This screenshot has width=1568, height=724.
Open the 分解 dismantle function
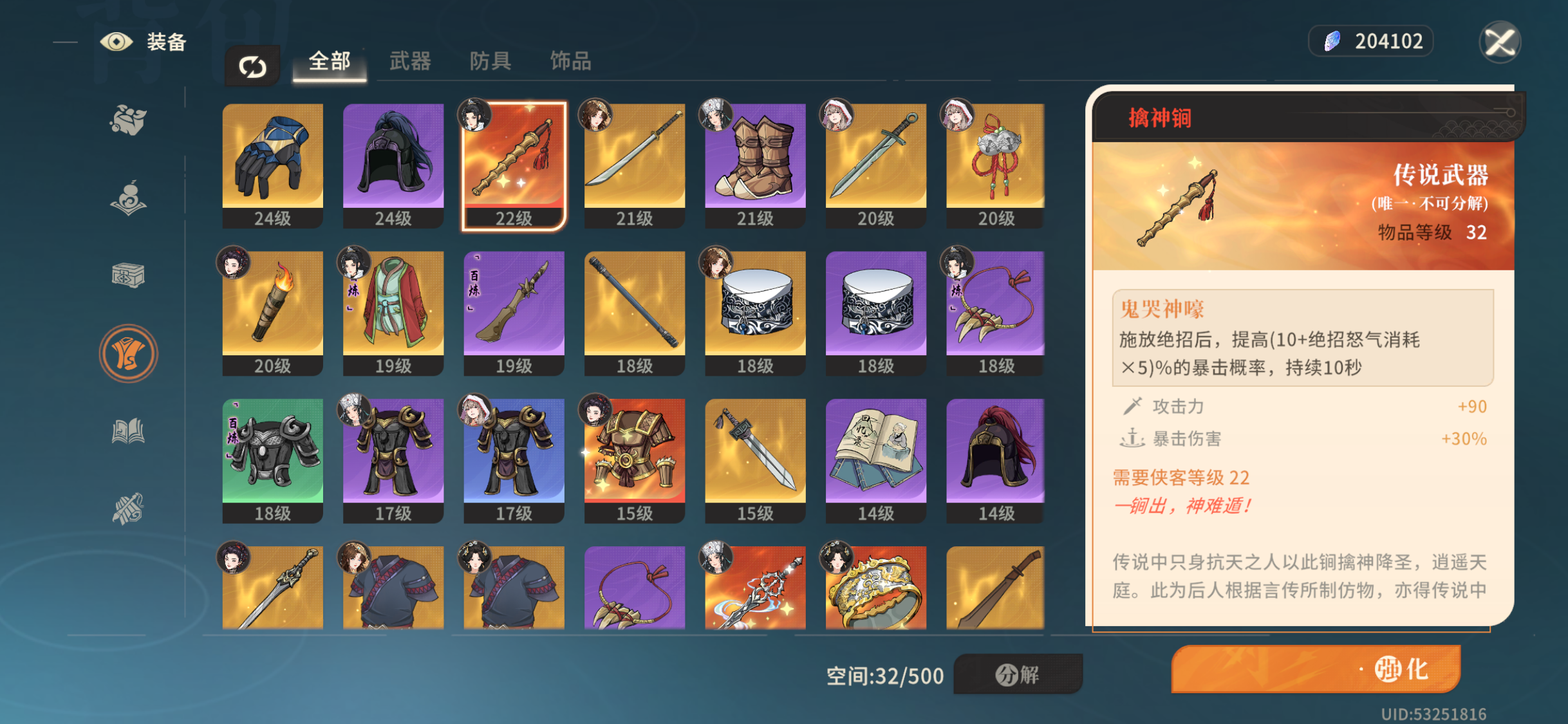pyautogui.click(x=1017, y=674)
